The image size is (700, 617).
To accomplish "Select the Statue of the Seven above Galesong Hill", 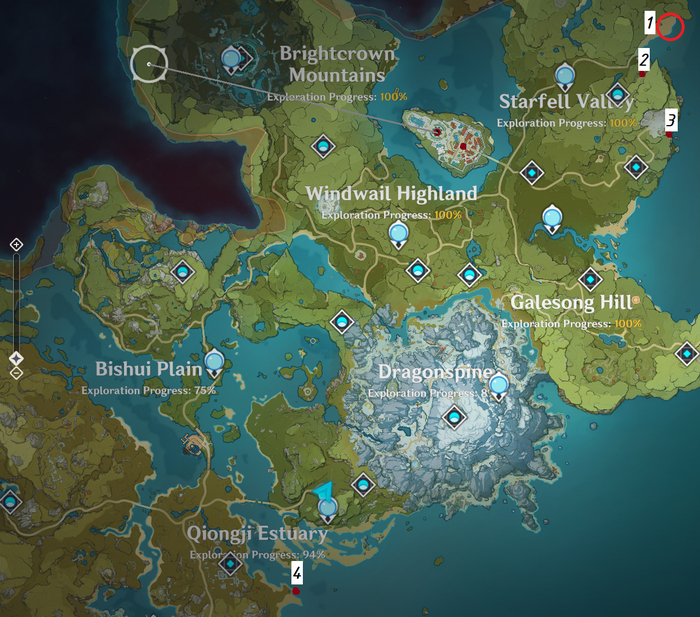I will [551, 217].
